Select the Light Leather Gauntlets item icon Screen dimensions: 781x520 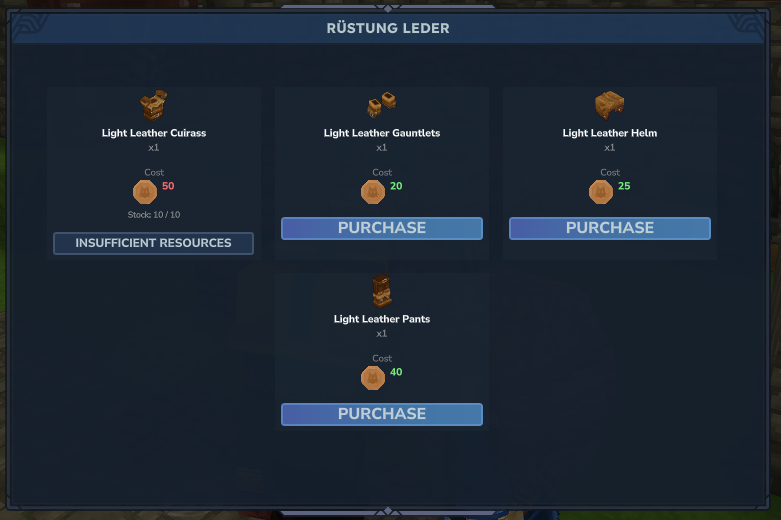tap(381, 105)
